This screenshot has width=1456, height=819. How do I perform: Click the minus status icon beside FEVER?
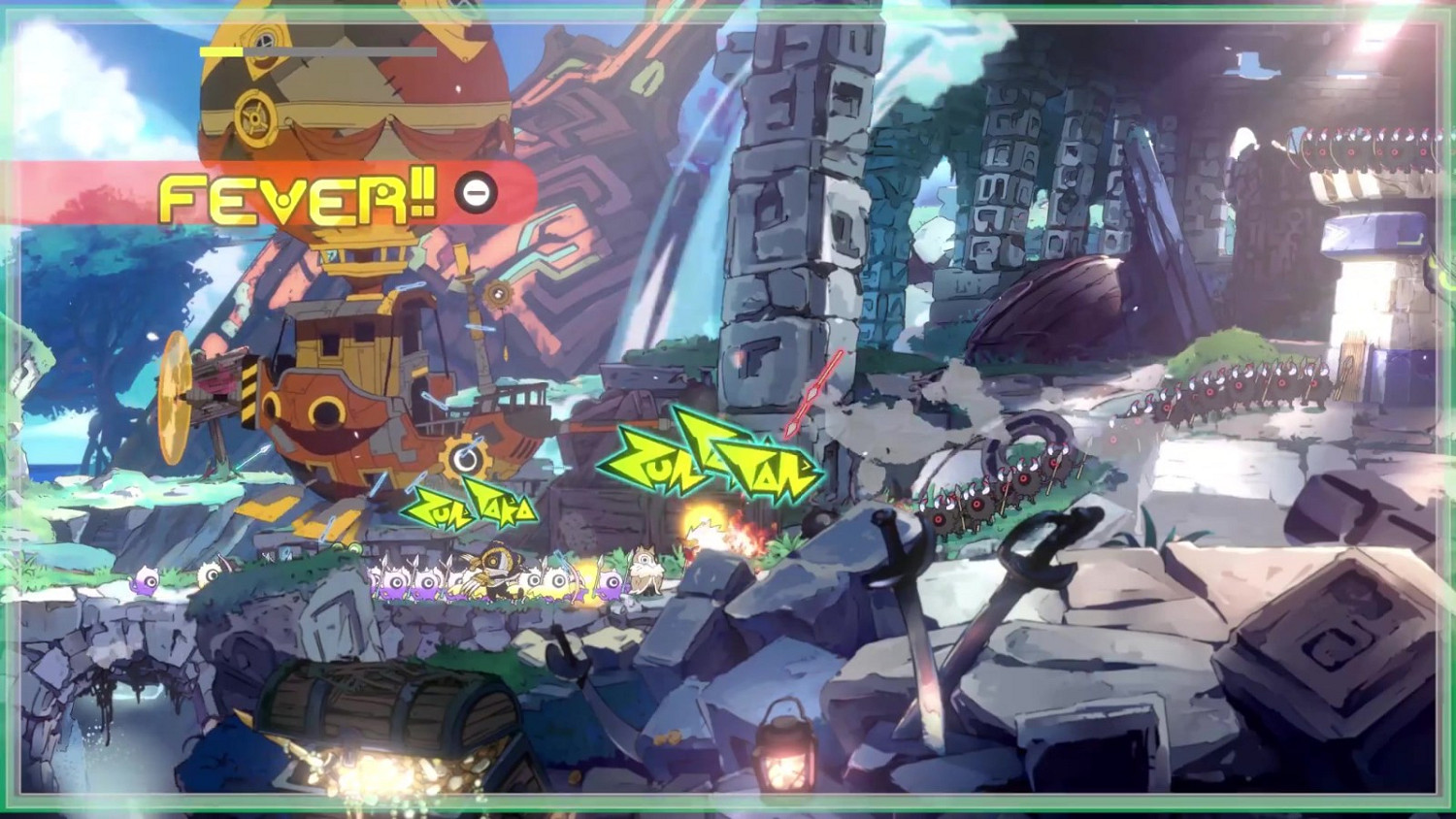474,193
